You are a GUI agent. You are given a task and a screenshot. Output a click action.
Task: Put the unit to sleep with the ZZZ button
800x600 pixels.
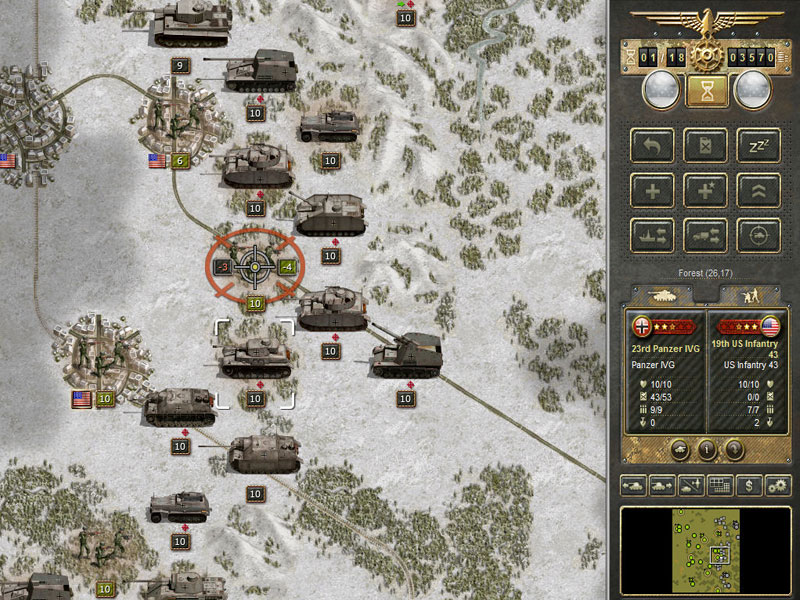click(x=758, y=146)
